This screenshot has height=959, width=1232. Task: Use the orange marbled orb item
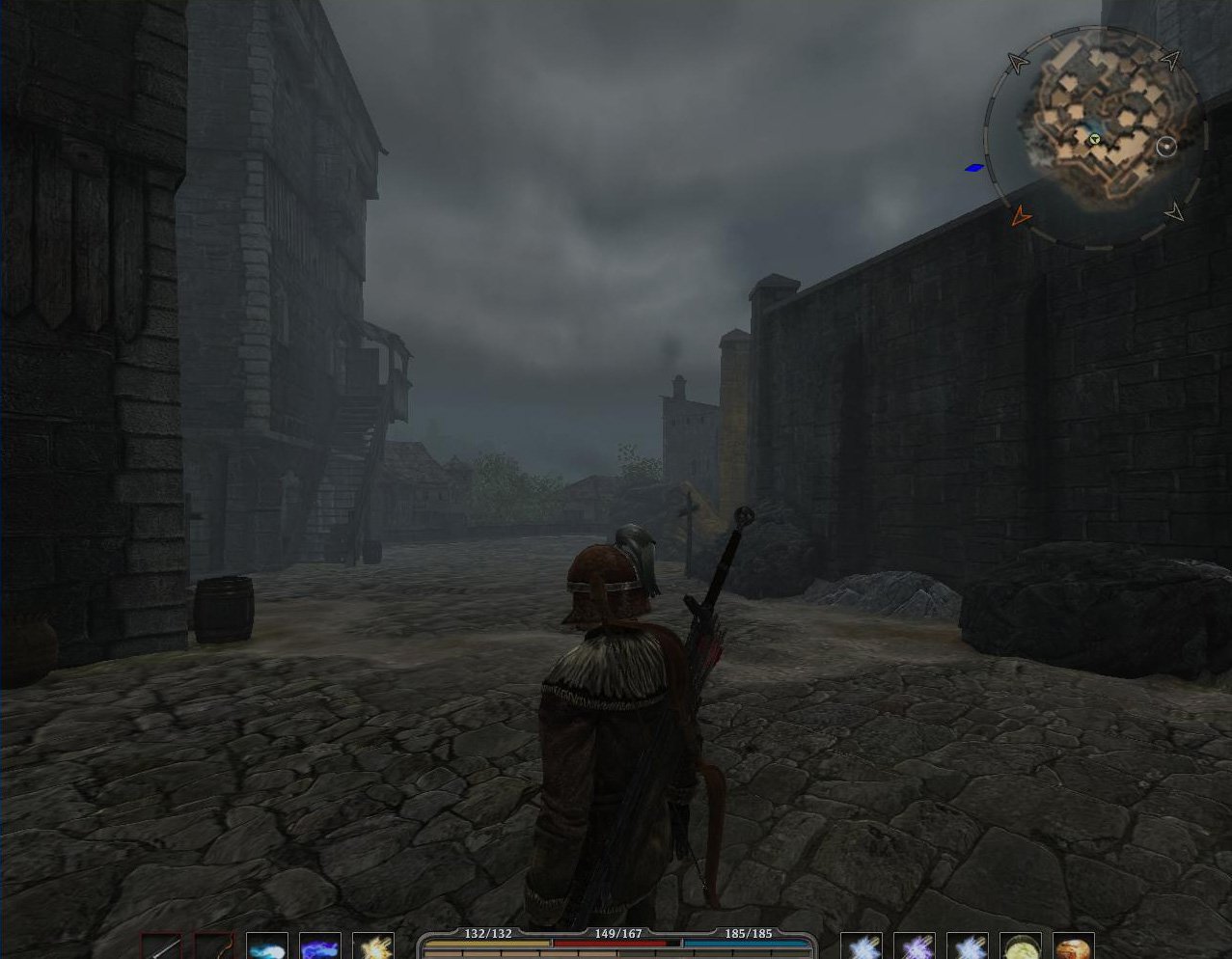tap(1074, 946)
